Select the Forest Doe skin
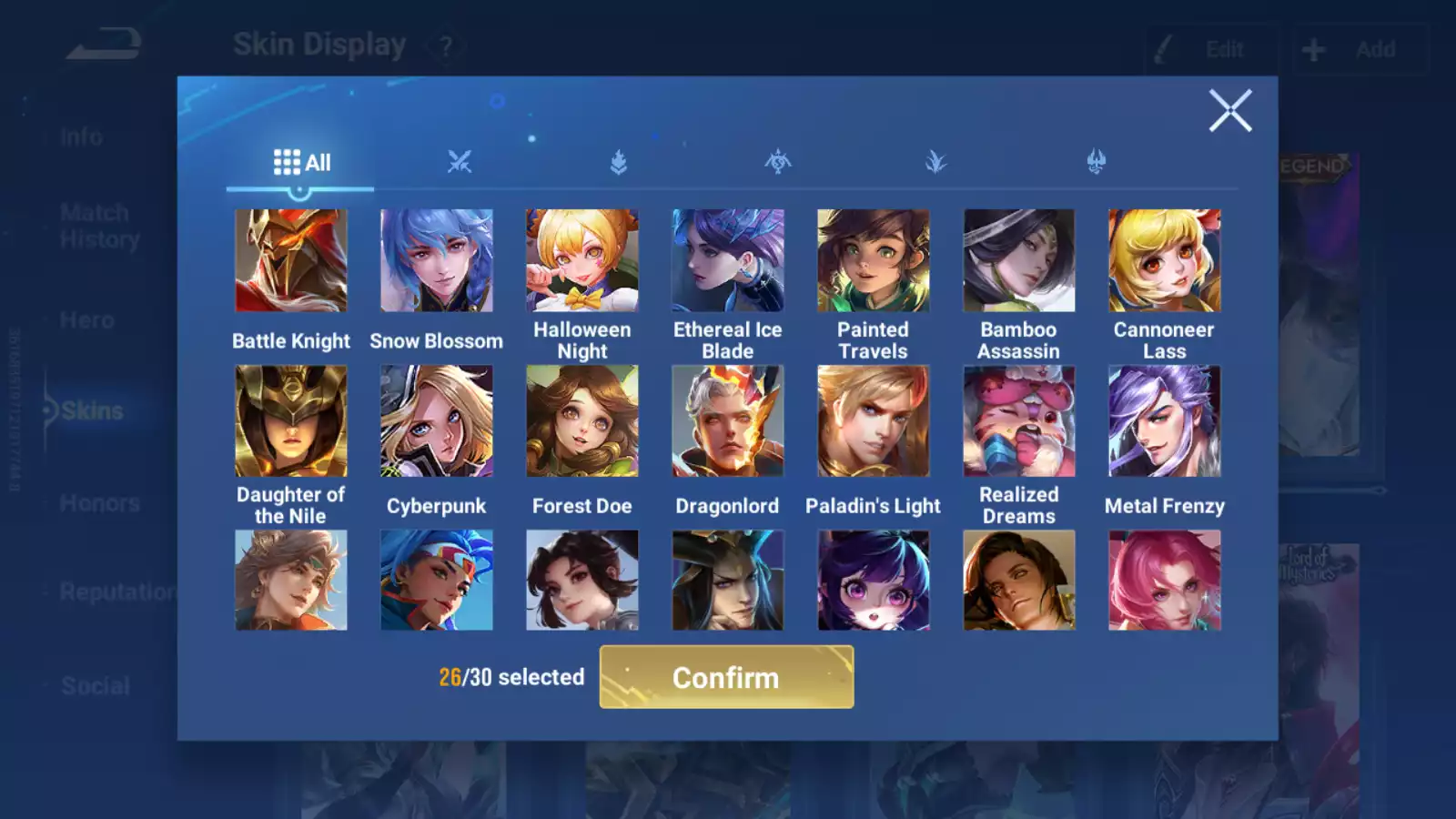This screenshot has width=1456, height=819. 582,421
